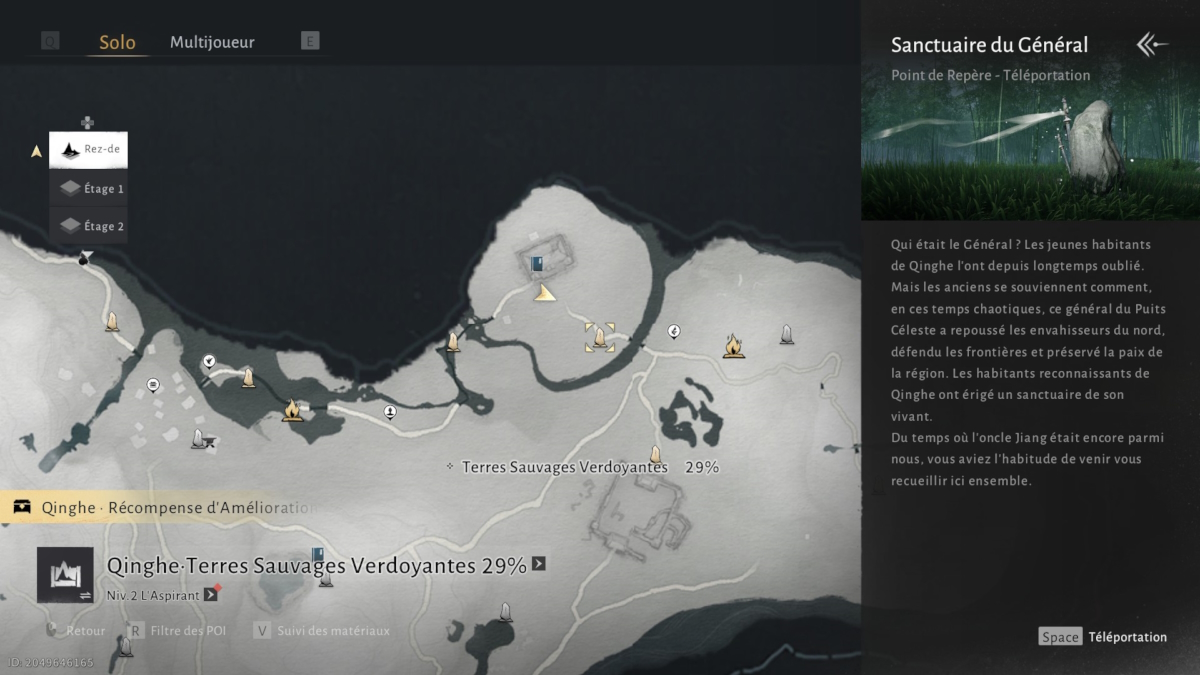Select the checkmark quest map marker
1200x675 pixels.
[209, 361]
